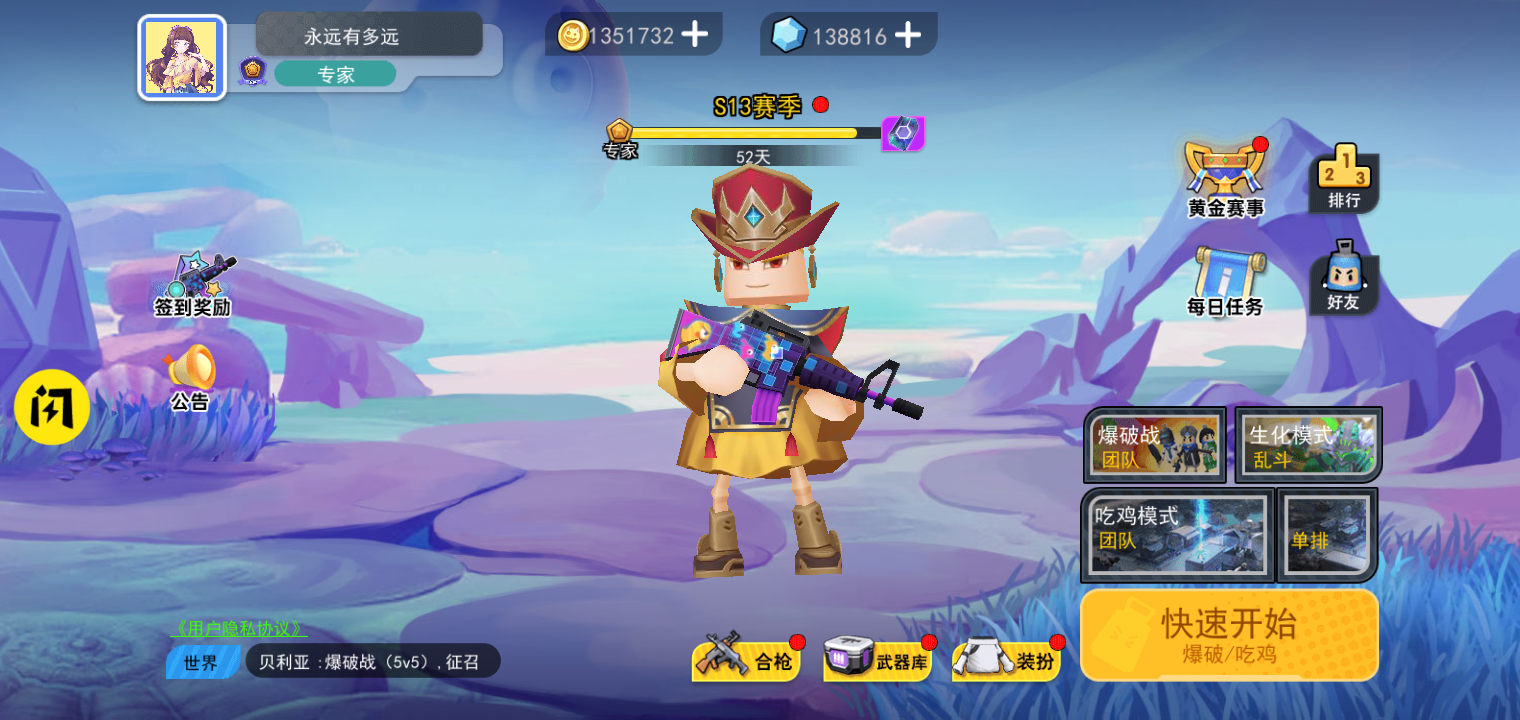Open the S13赛季 season page
The image size is (1520, 720).
click(757, 107)
